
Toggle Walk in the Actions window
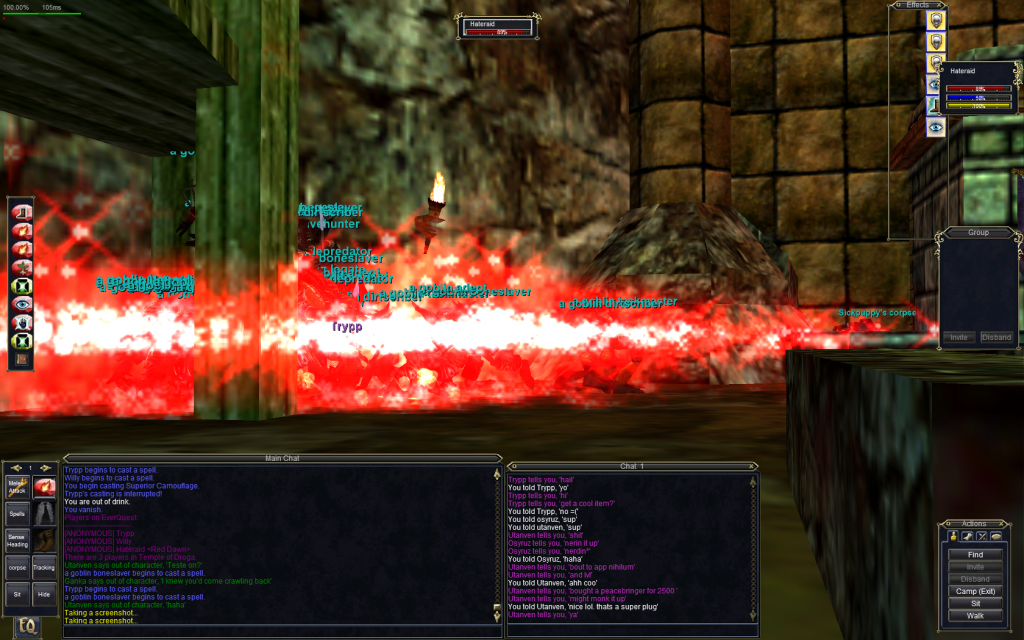975,615
